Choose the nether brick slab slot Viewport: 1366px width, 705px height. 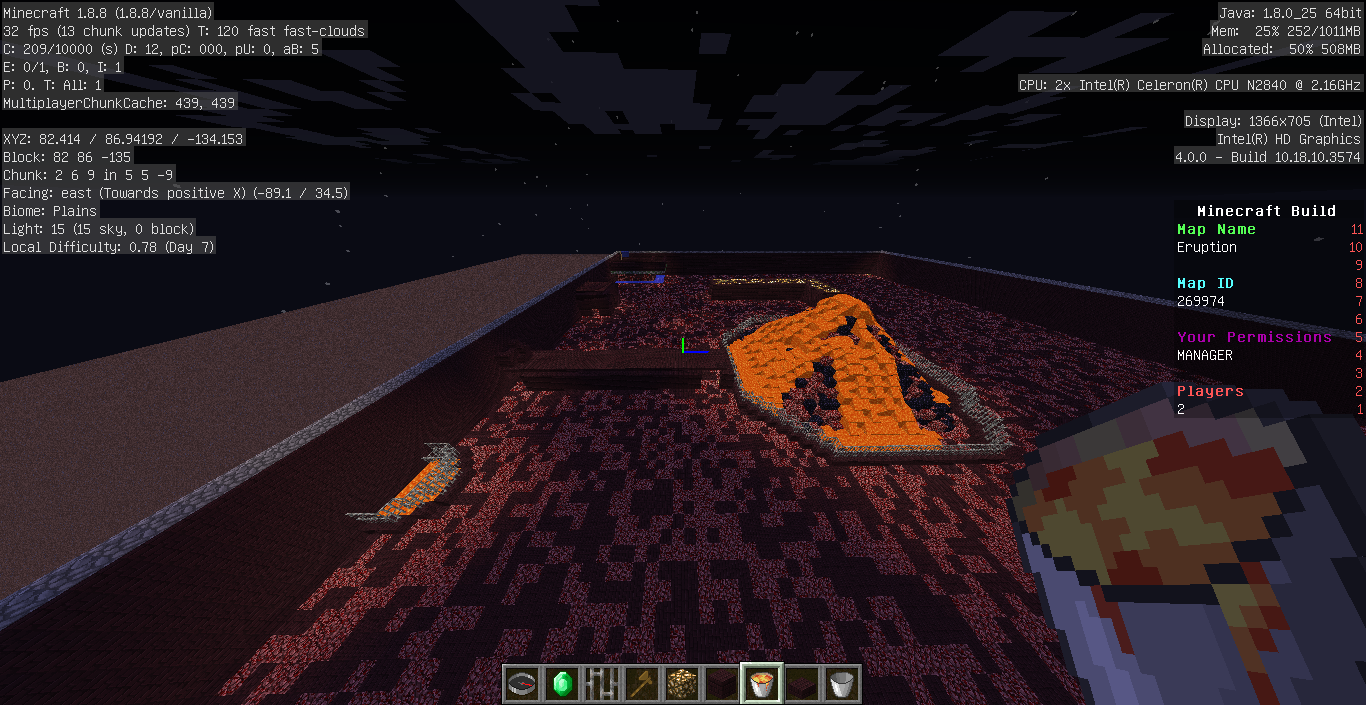point(802,684)
